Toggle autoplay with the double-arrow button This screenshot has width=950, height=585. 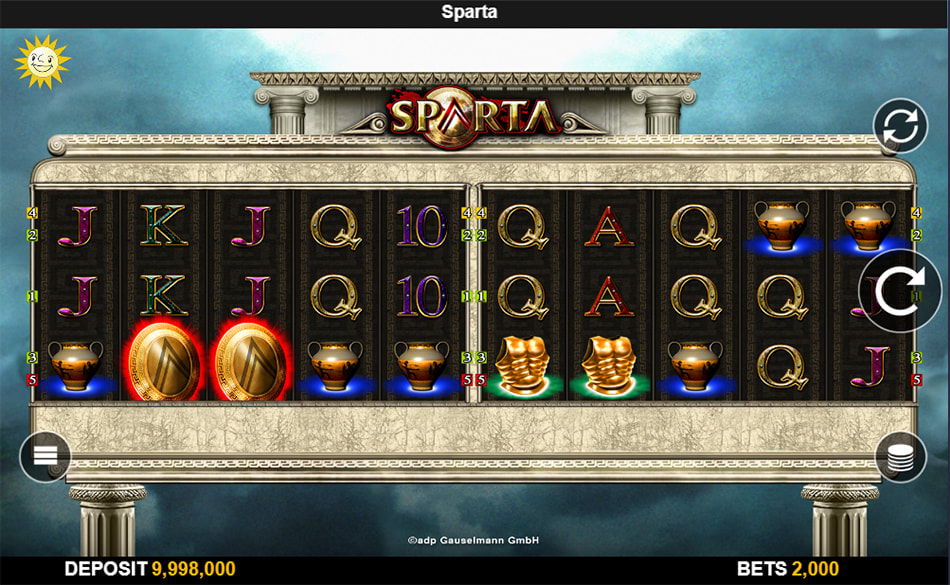pos(900,127)
